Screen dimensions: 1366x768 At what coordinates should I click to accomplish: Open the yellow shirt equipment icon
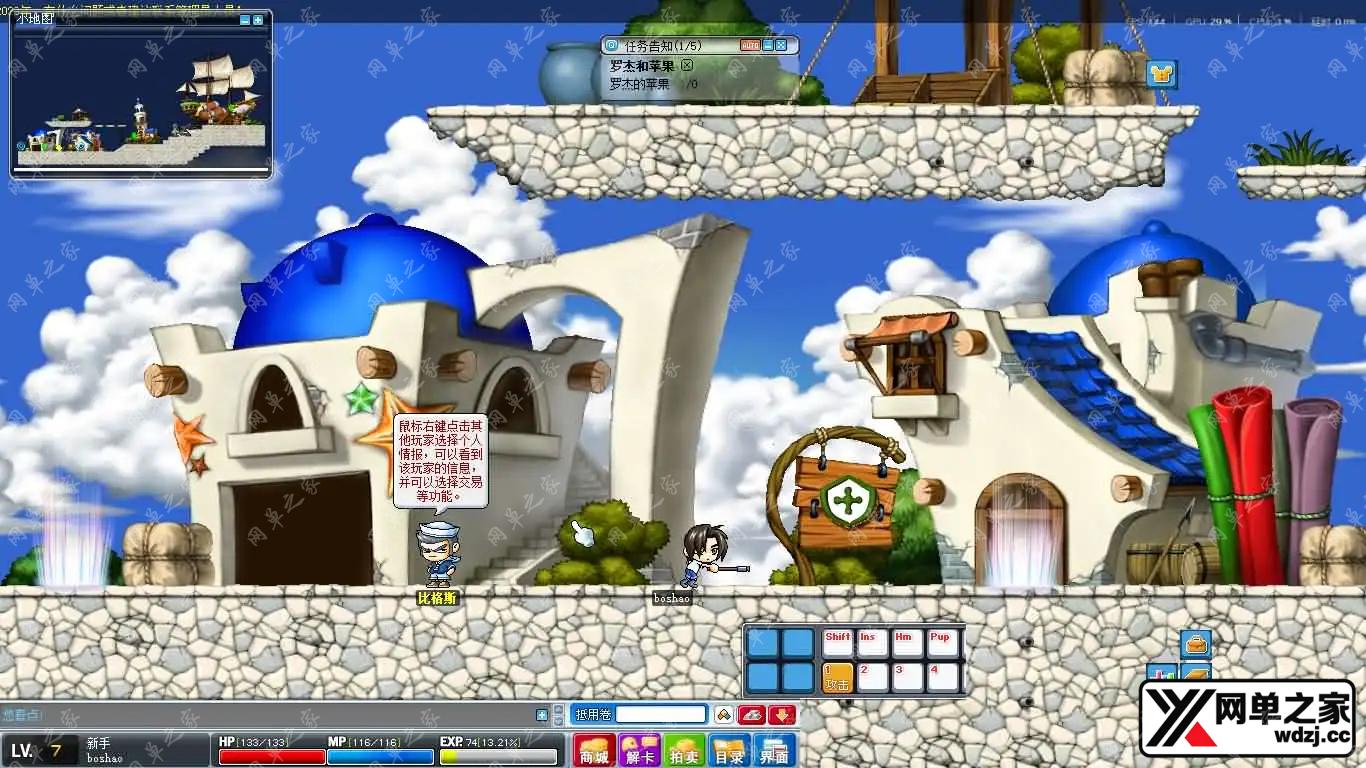[1161, 74]
